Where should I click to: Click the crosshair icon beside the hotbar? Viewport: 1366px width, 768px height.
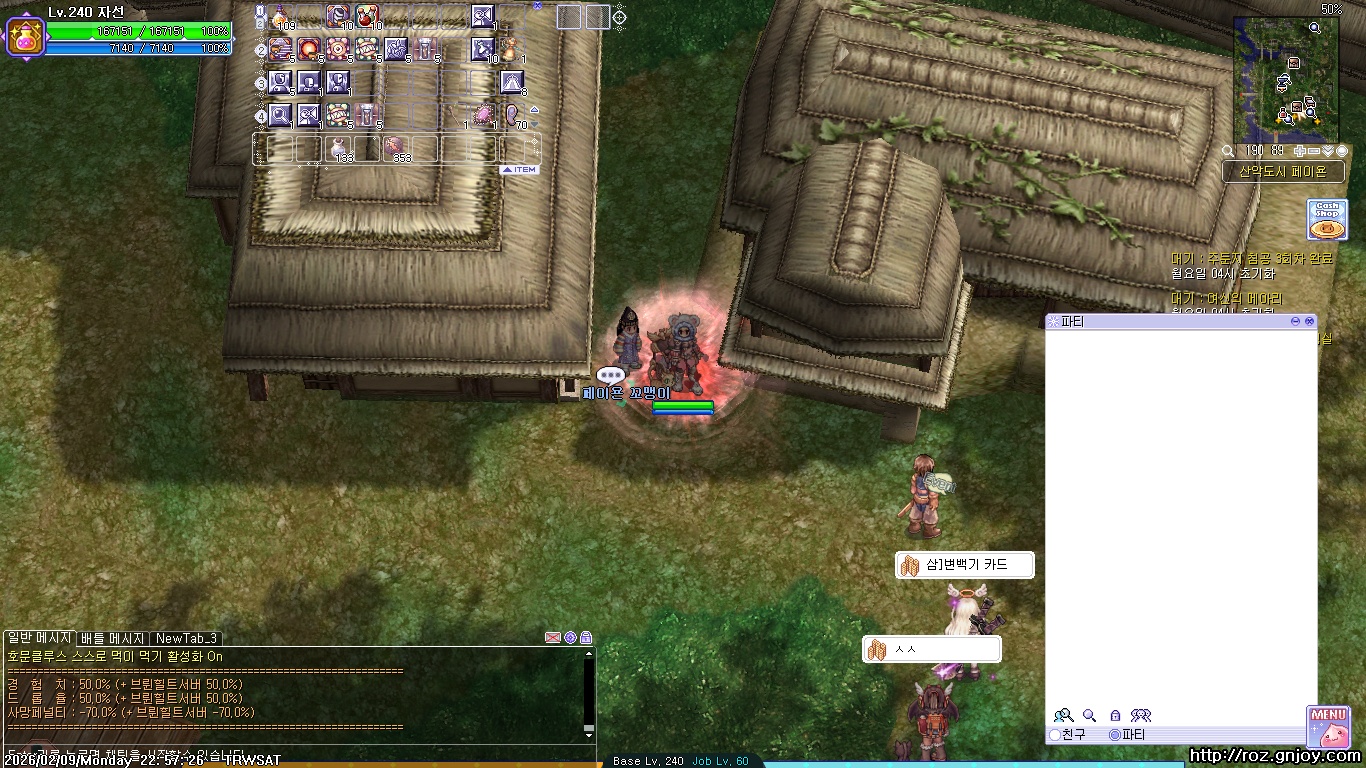620,17
